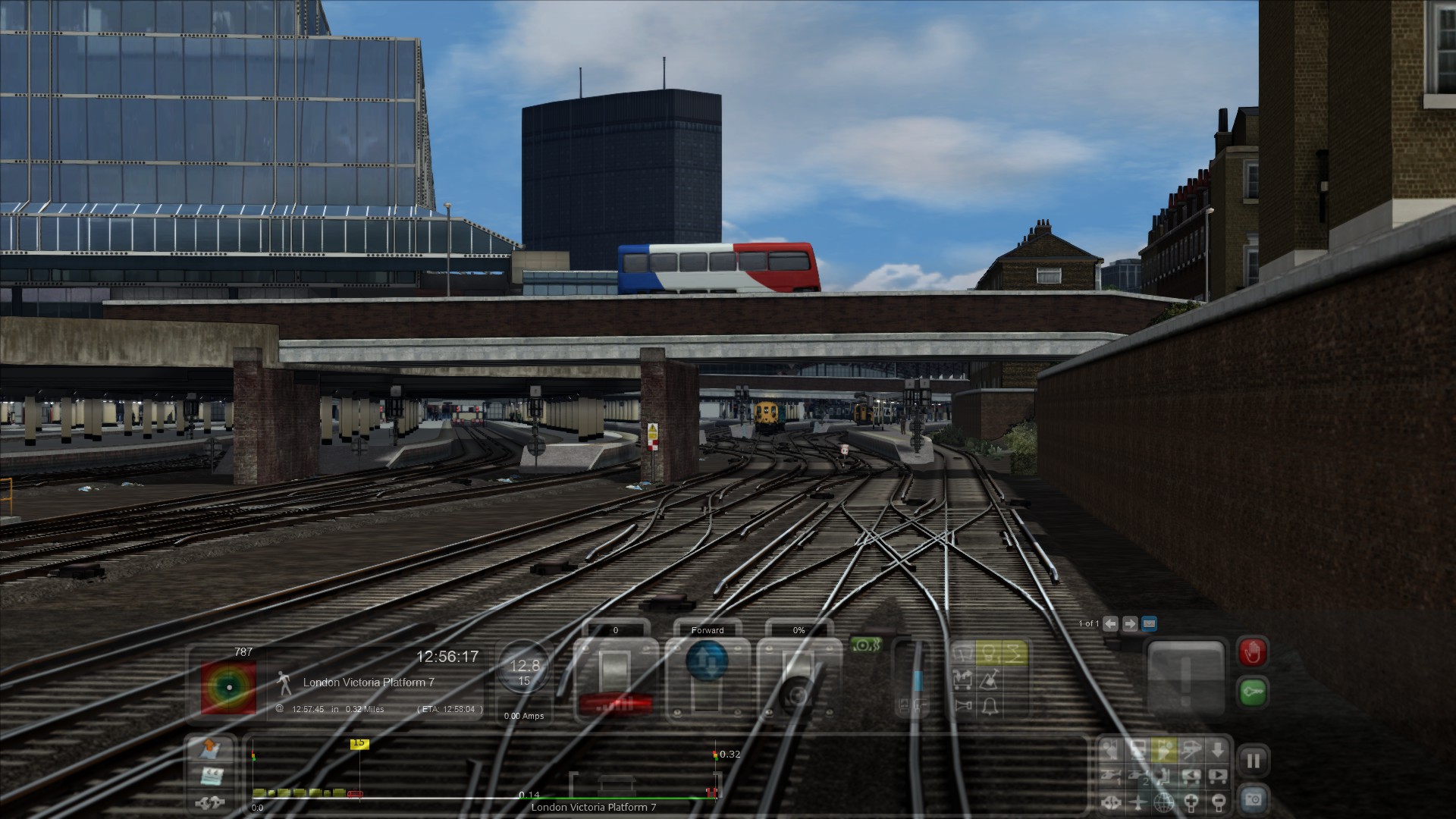Switch to helicopter camera view 1
Screen dimensions: 1456x819
[x=1110, y=776]
